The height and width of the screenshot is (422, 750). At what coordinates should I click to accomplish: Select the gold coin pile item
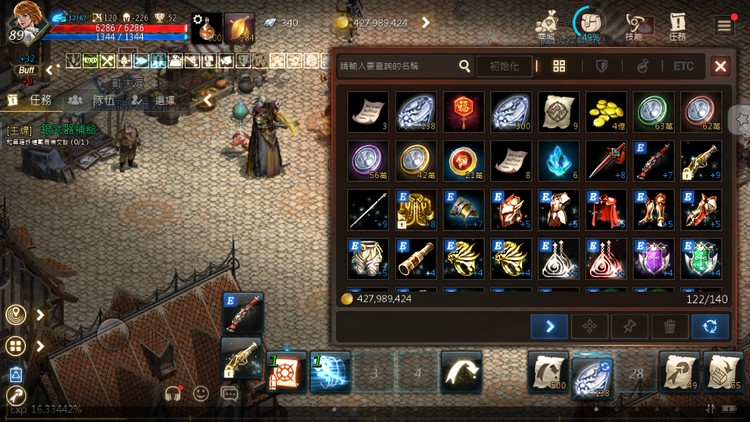pyautogui.click(x=606, y=112)
